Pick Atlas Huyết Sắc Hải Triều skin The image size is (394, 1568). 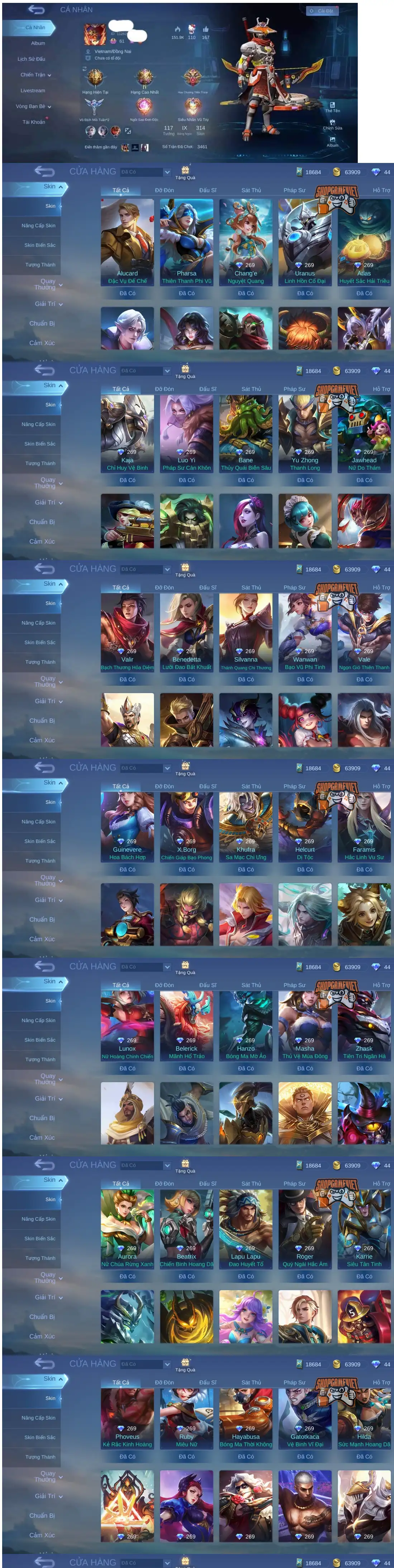(364, 242)
